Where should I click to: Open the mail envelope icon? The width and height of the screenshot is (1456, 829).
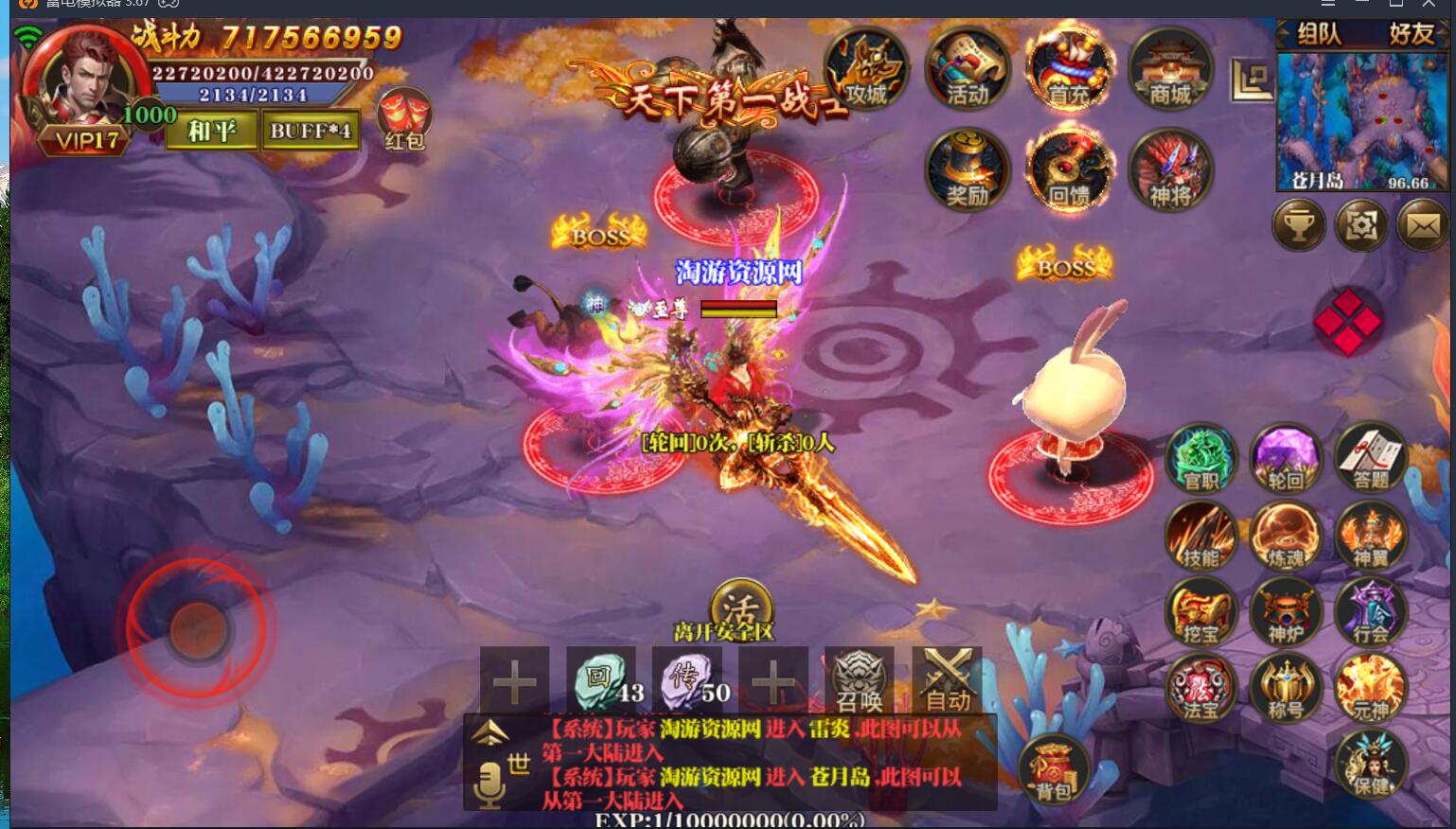click(x=1423, y=226)
